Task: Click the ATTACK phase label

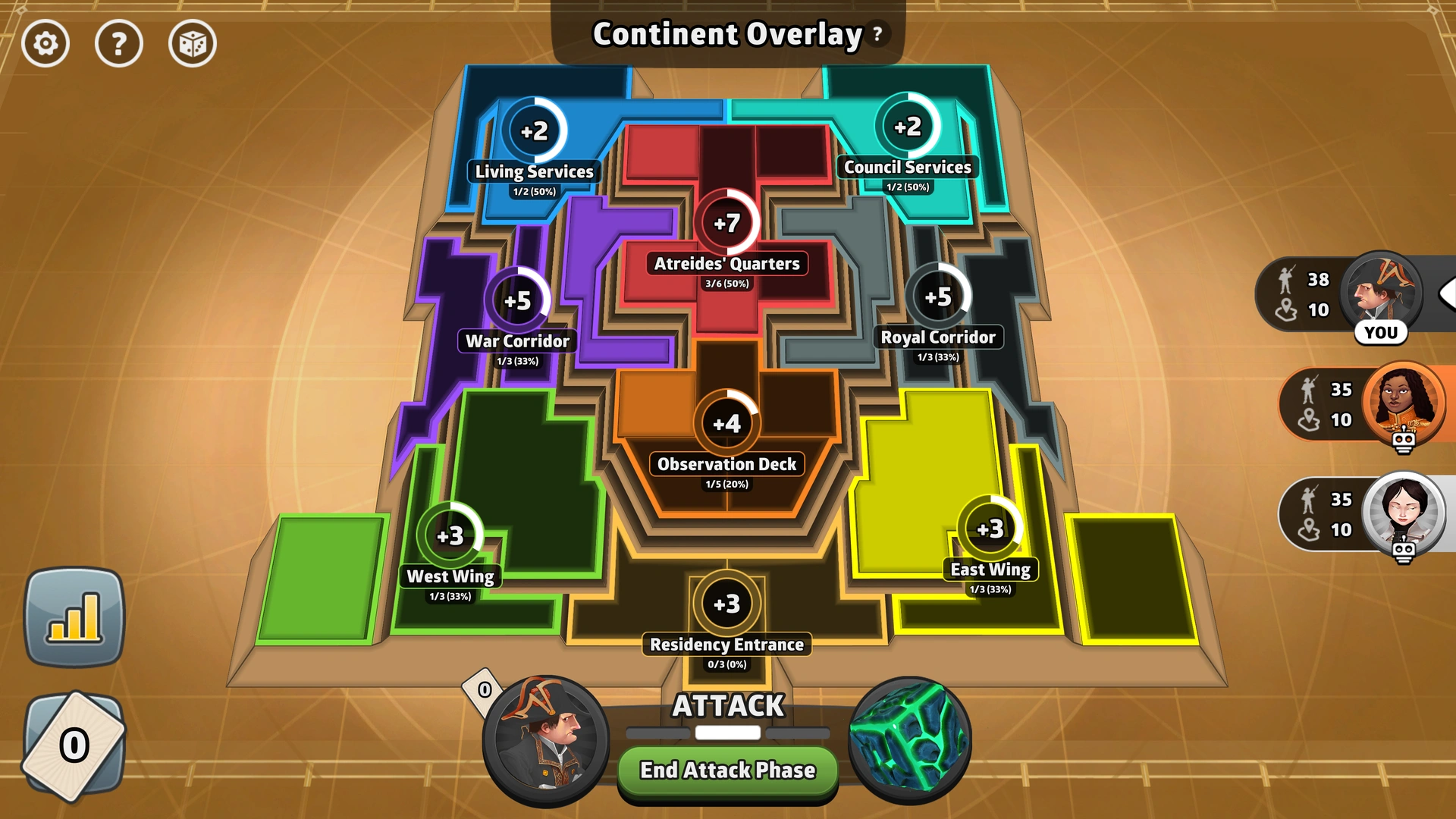Action: pos(726,706)
